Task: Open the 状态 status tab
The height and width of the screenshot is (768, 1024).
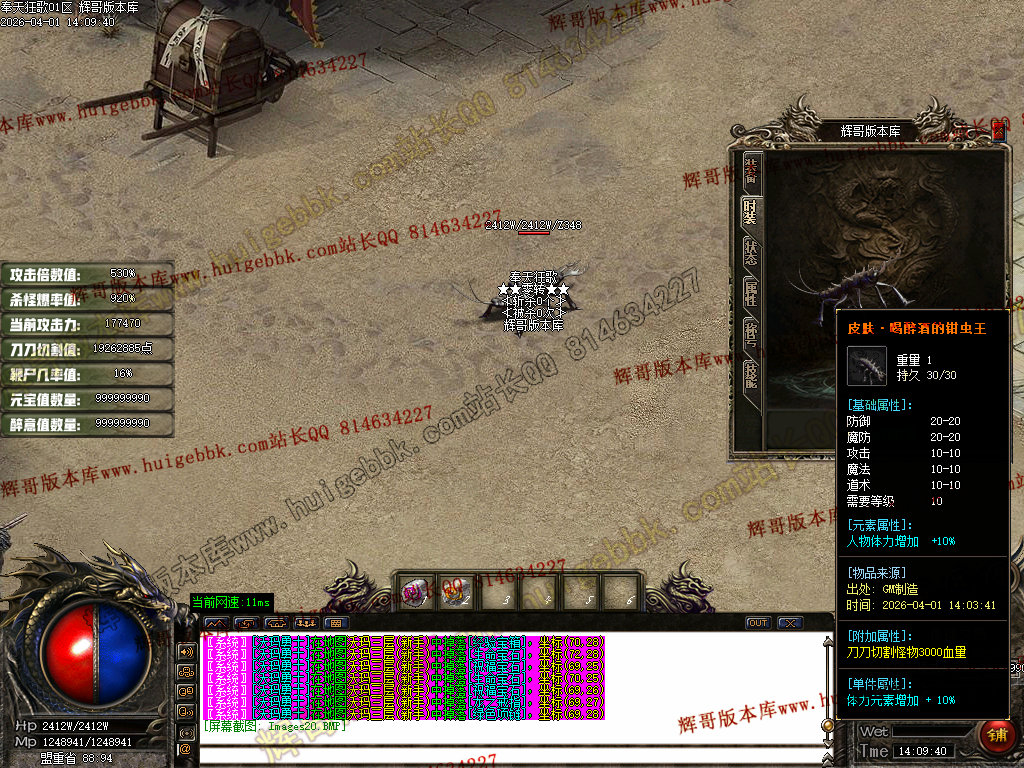Action: [x=751, y=250]
